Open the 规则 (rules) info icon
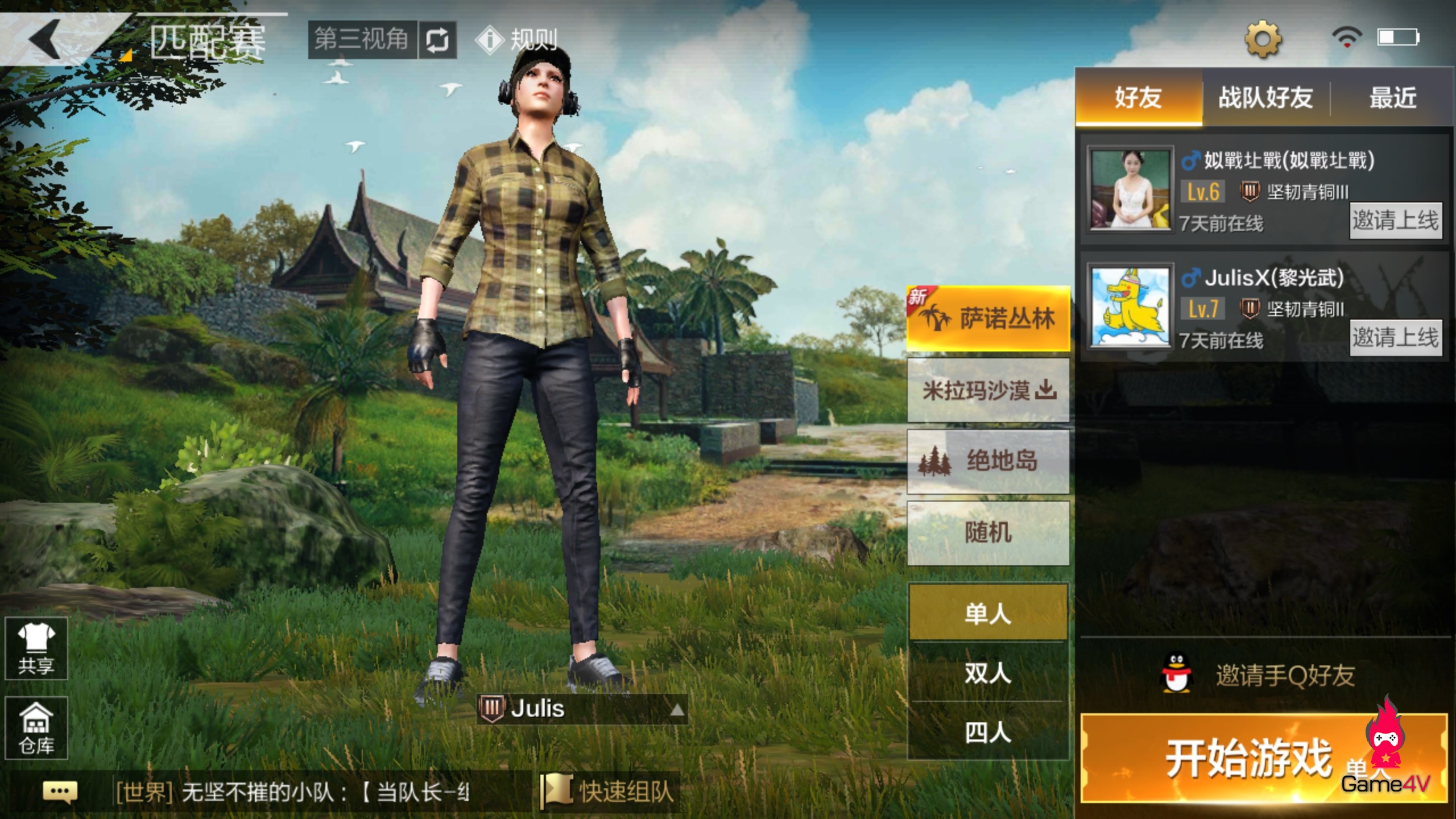The image size is (1456, 819). (490, 39)
